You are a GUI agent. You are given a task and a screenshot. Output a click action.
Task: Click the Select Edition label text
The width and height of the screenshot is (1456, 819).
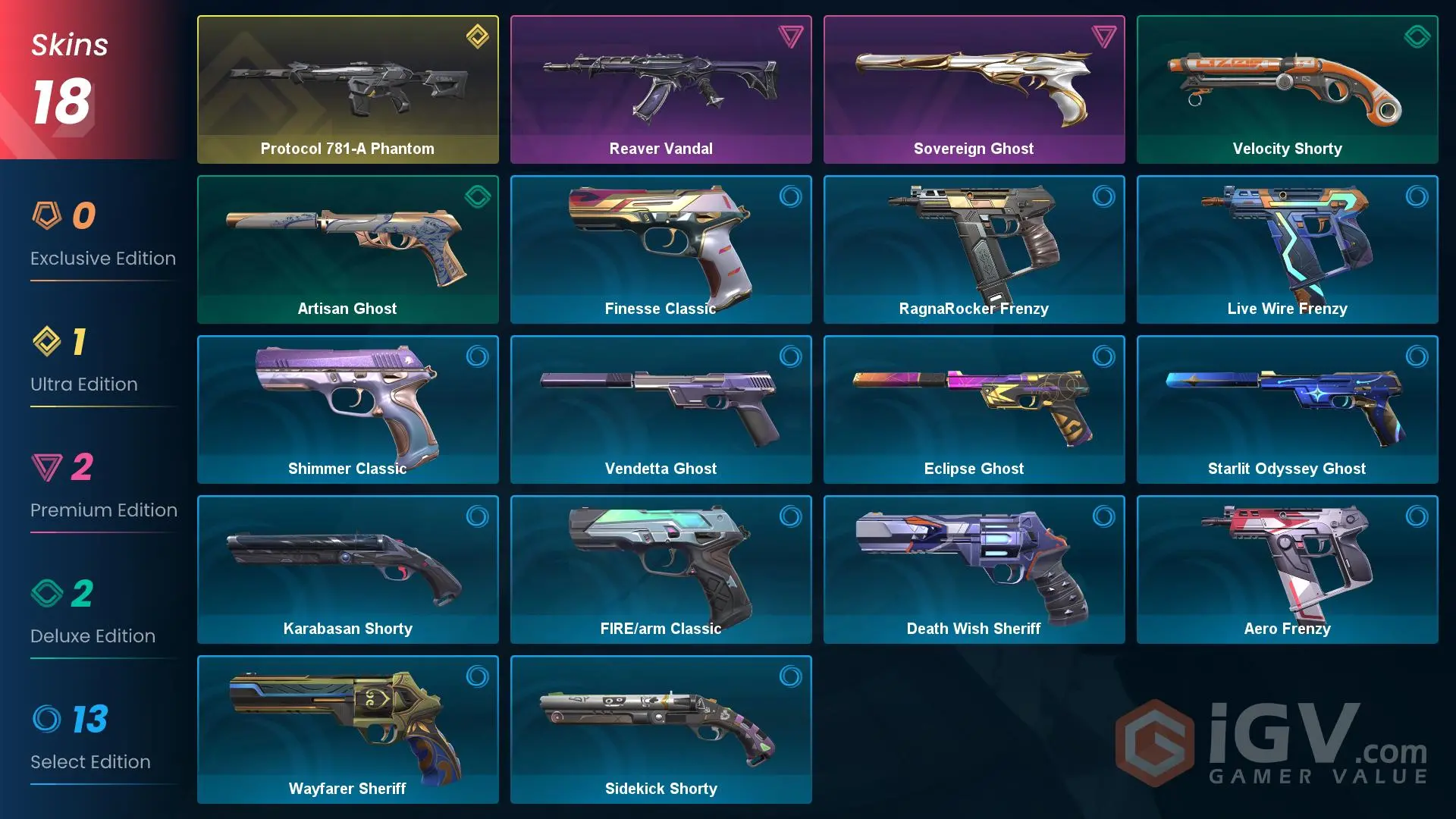click(90, 761)
